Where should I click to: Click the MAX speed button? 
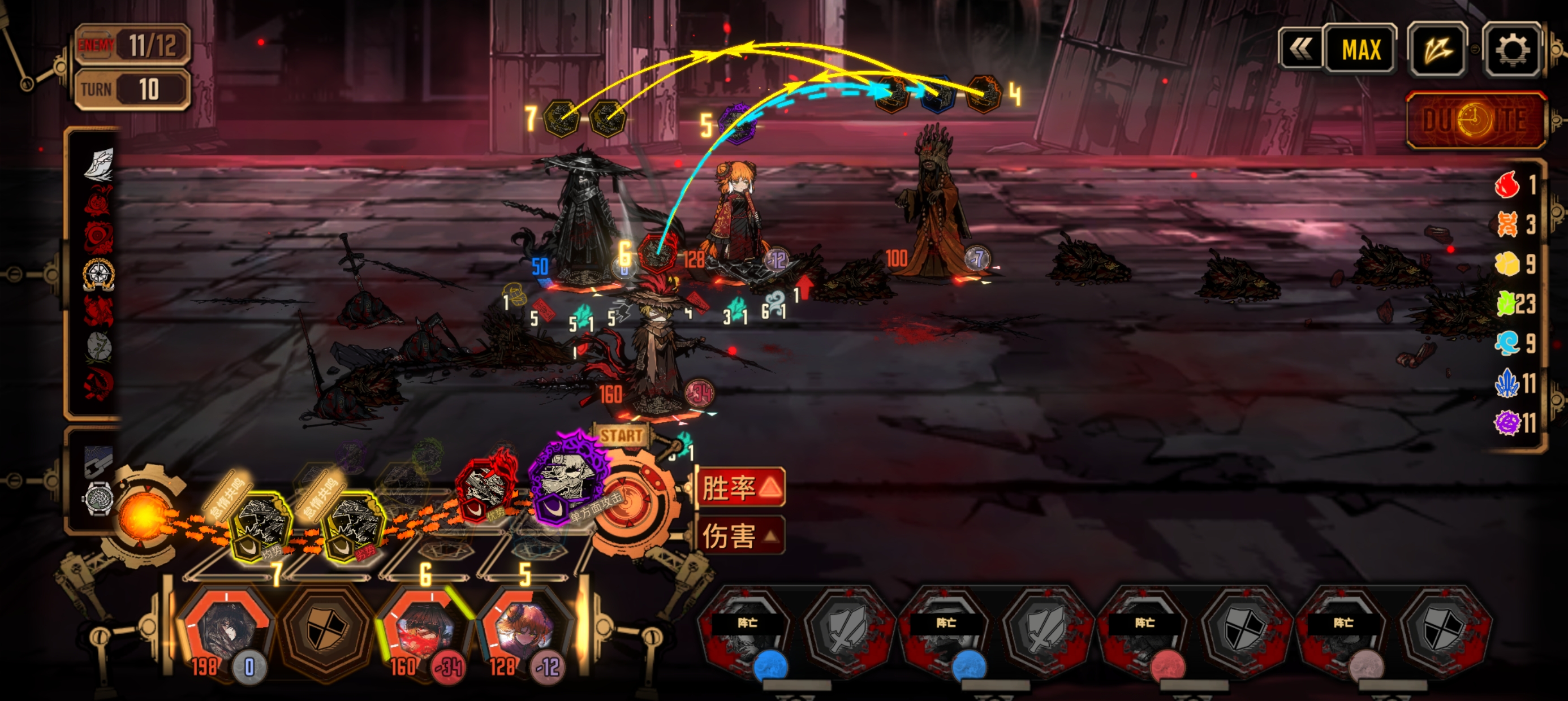pyautogui.click(x=1361, y=49)
